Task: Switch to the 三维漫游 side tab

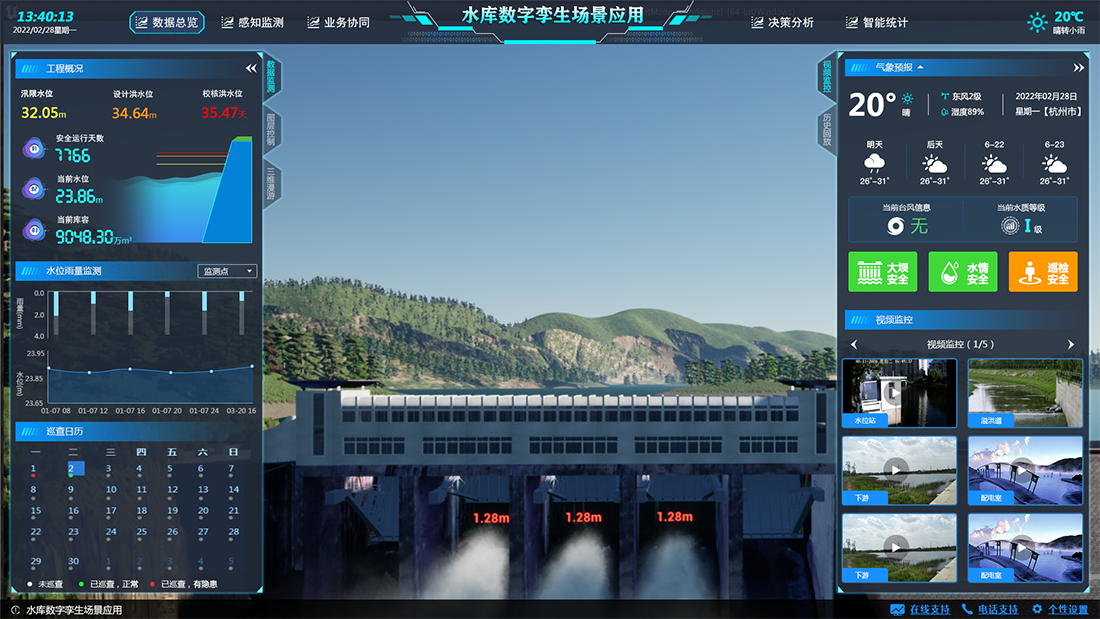Action: (271, 182)
